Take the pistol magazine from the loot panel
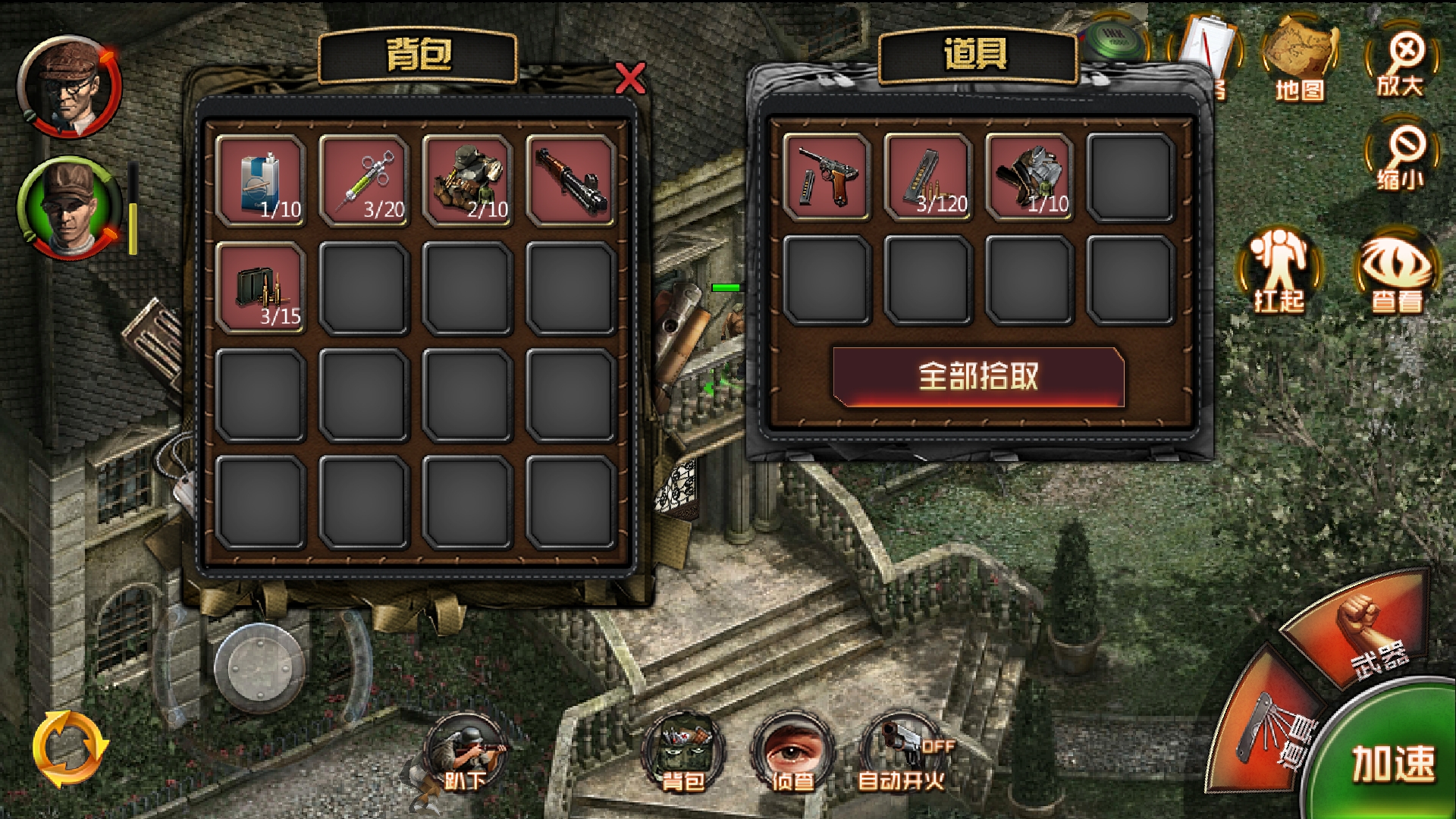The width and height of the screenshot is (1456, 819). point(928,177)
